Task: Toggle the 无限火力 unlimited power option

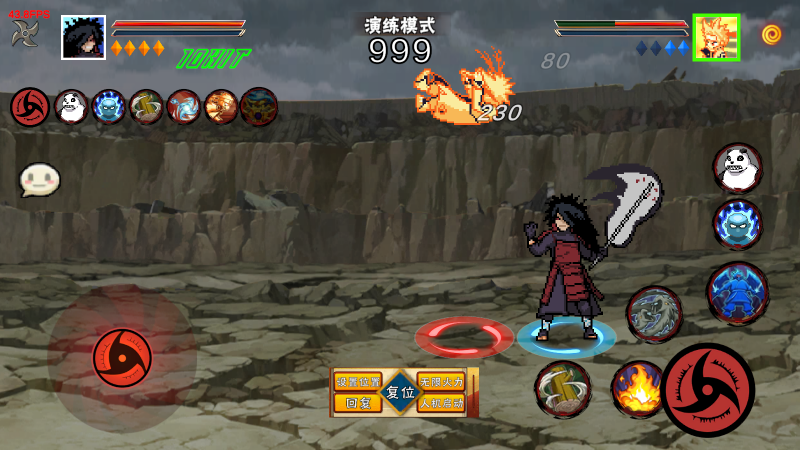Action: [441, 383]
